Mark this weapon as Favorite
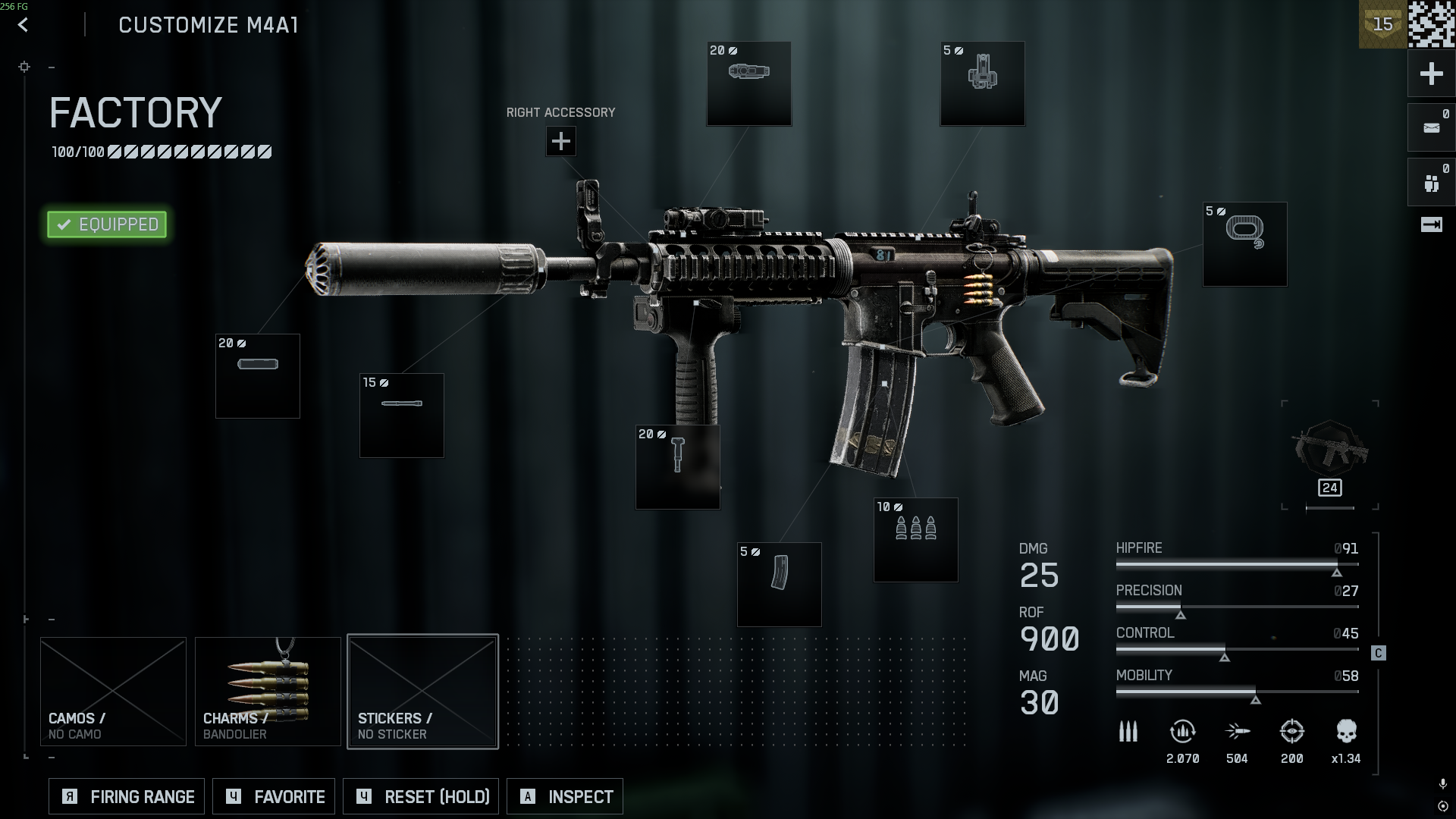 pyautogui.click(x=274, y=796)
